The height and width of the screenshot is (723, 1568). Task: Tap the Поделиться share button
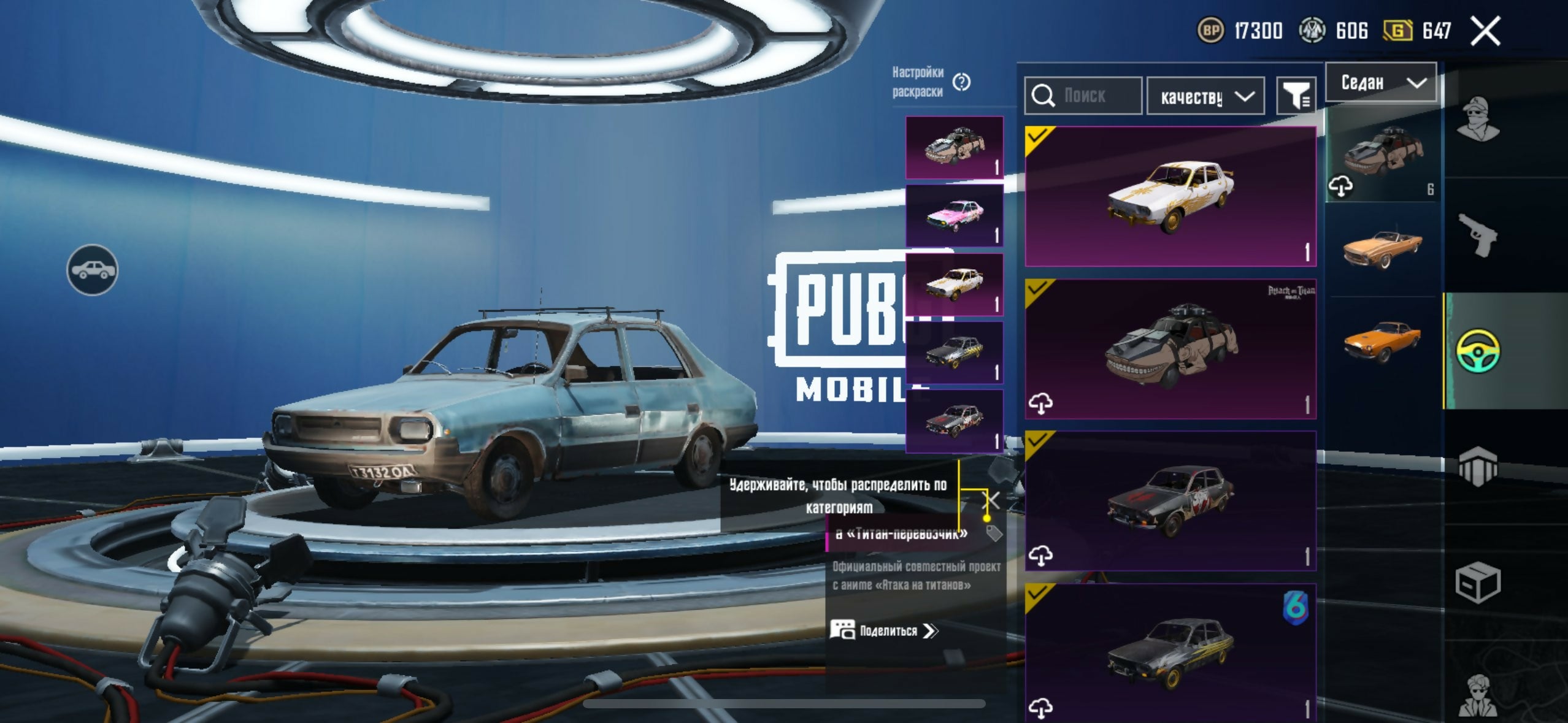(883, 630)
